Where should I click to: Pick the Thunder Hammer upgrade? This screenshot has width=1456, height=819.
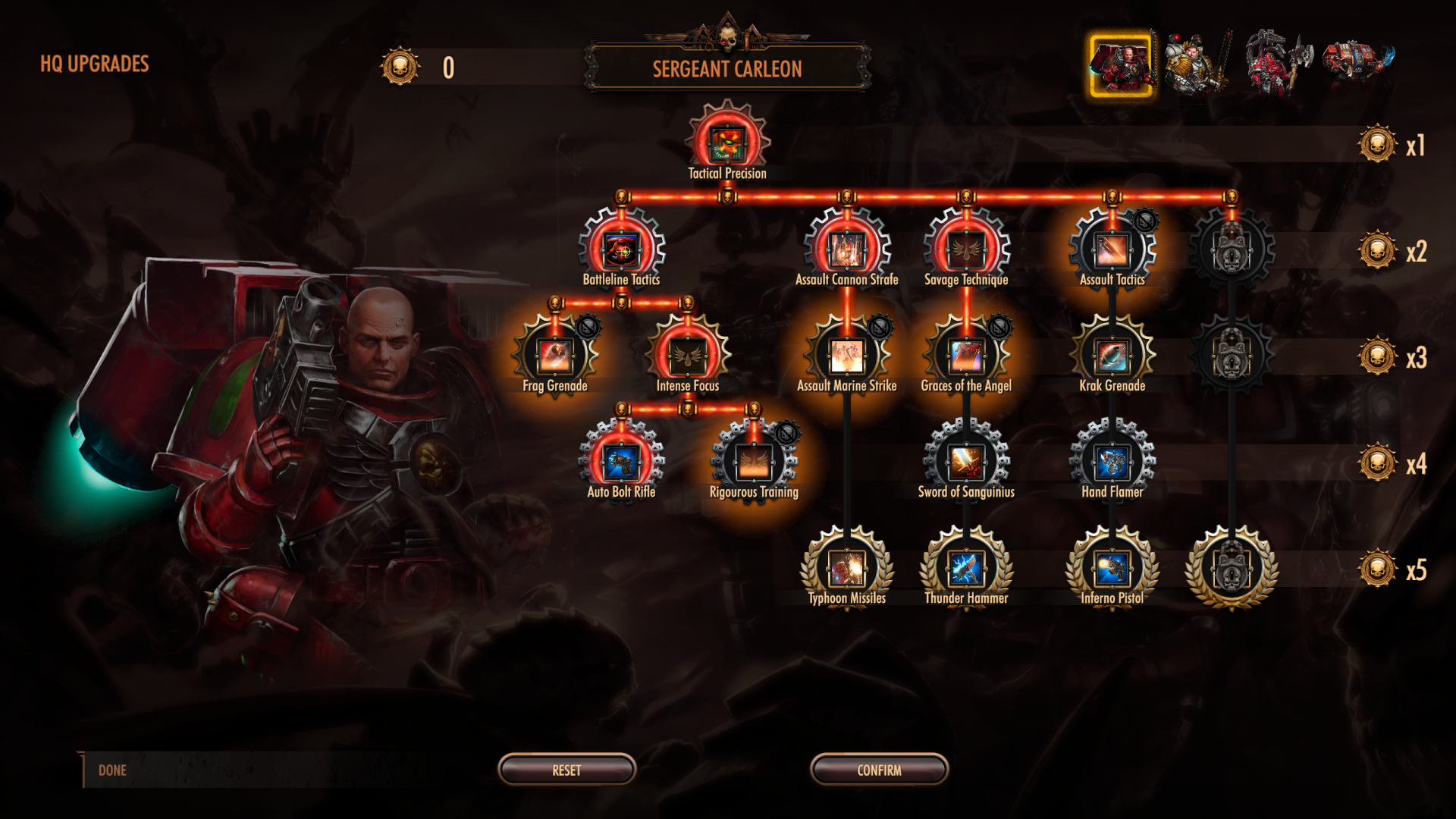966,568
